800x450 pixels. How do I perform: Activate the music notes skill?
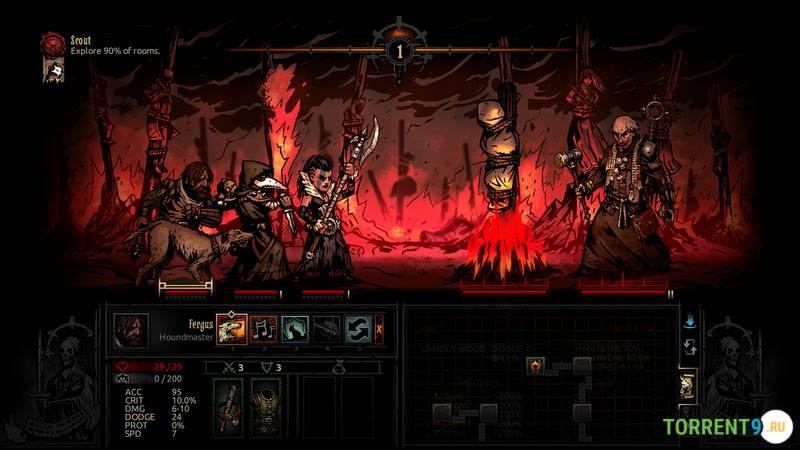(x=263, y=329)
